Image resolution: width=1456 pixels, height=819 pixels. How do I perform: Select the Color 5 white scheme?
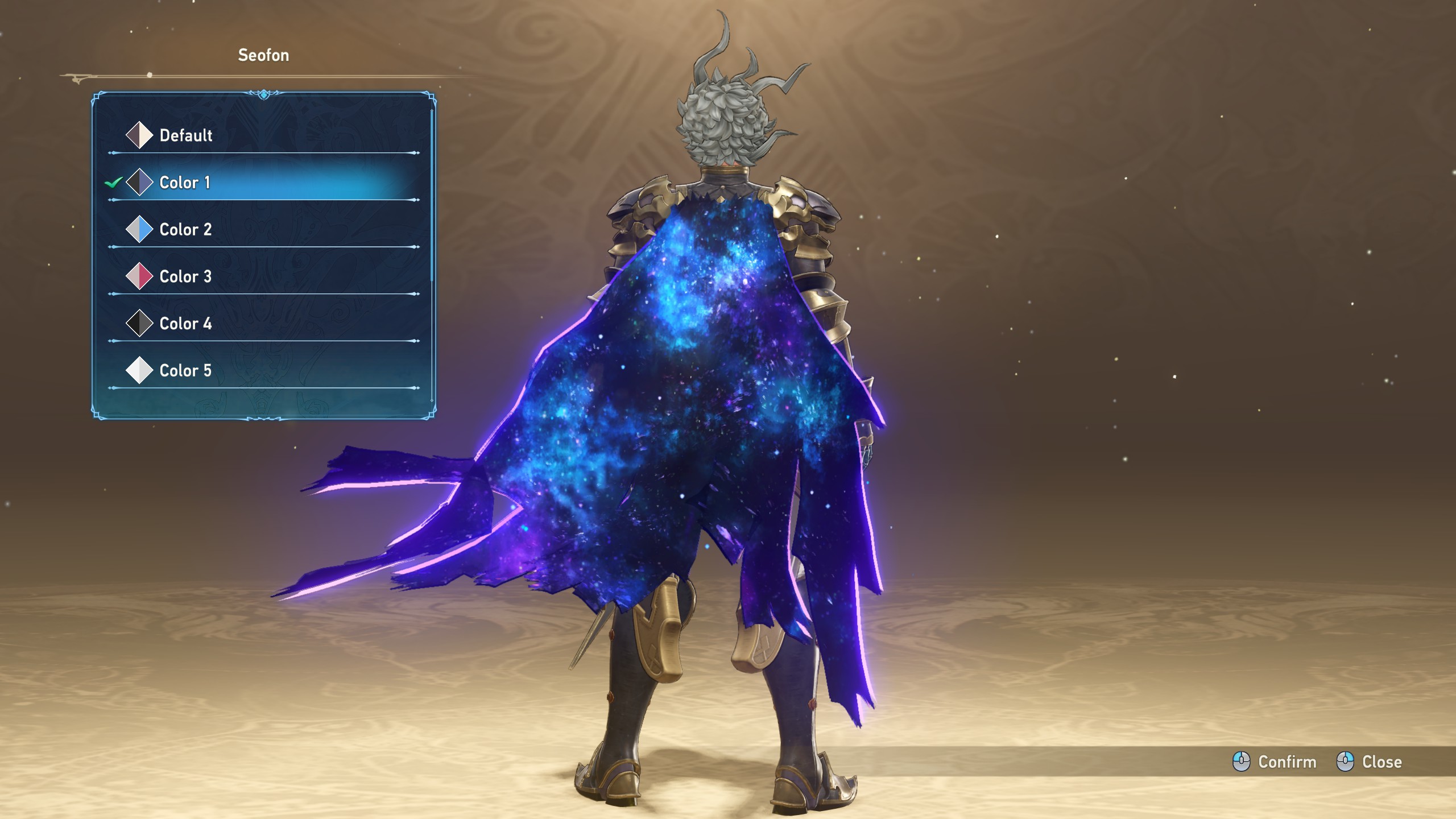click(x=185, y=371)
